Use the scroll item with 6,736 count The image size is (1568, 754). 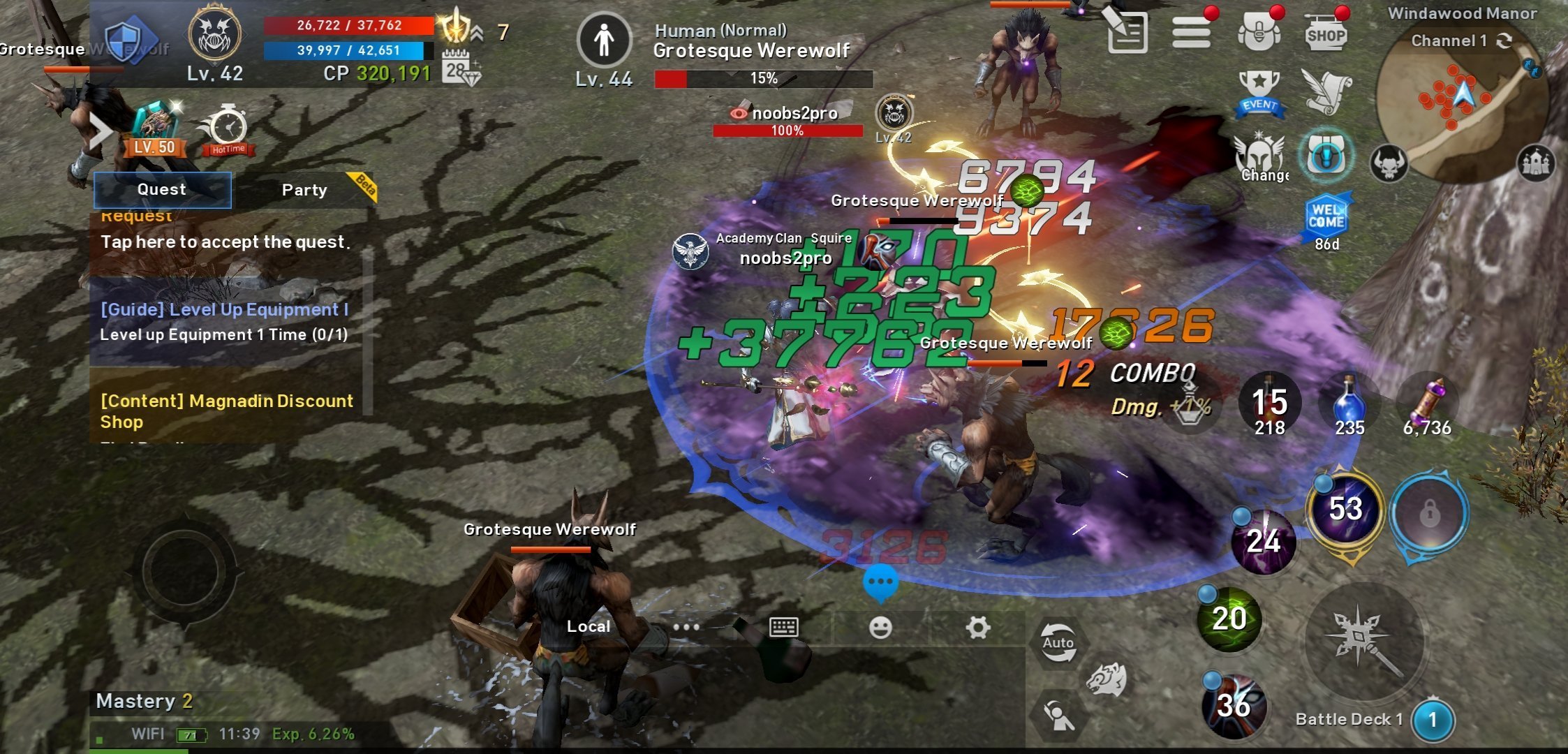(1428, 406)
